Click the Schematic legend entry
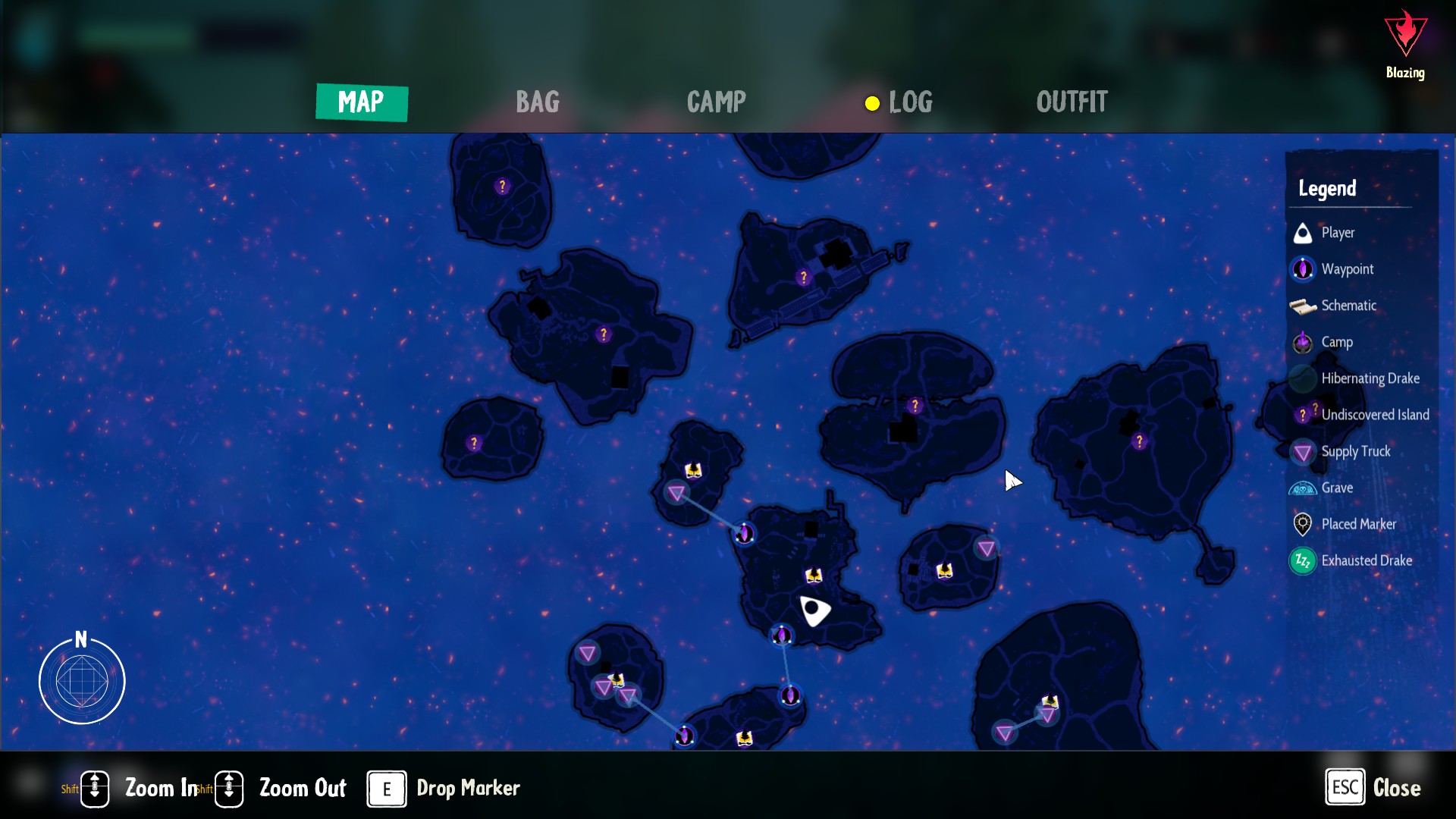 [1348, 306]
